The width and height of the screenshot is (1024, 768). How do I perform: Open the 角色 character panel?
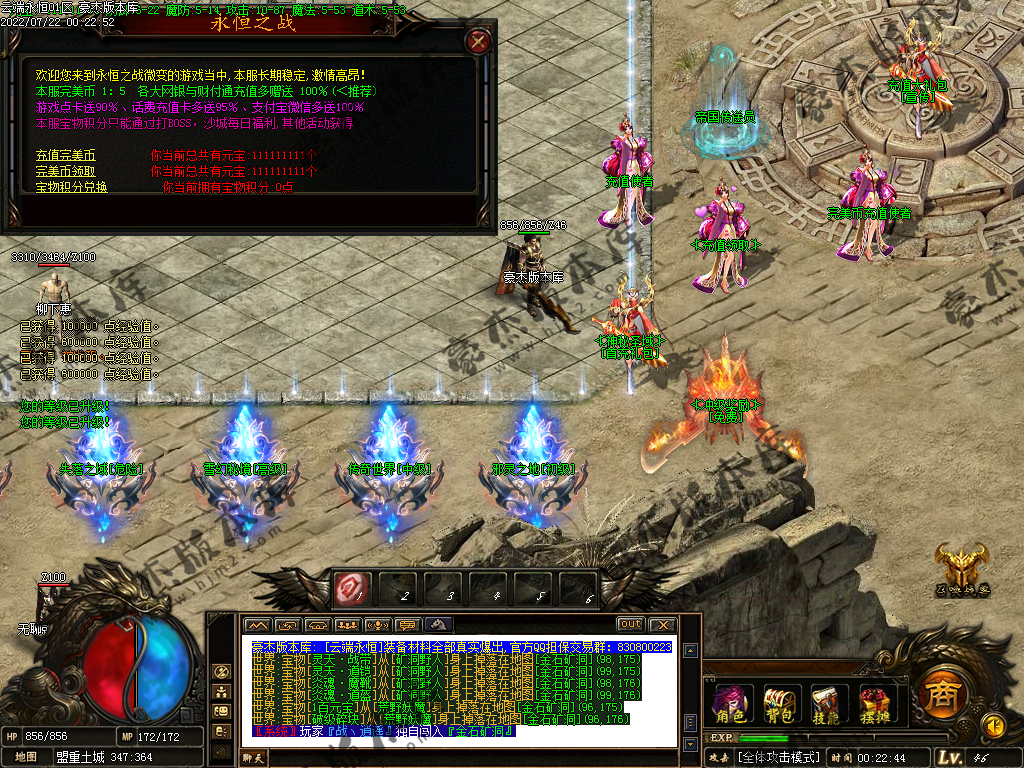(731, 703)
